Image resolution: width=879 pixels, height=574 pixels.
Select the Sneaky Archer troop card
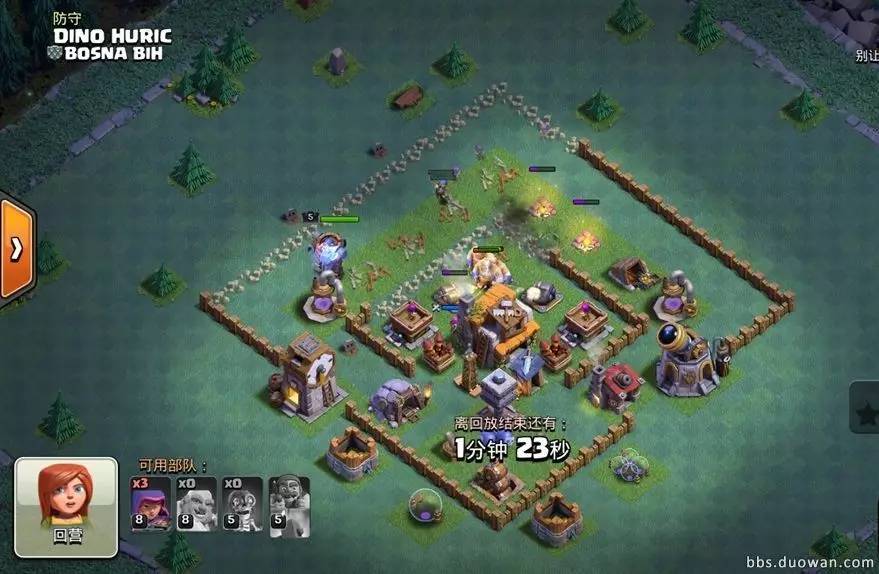150,503
